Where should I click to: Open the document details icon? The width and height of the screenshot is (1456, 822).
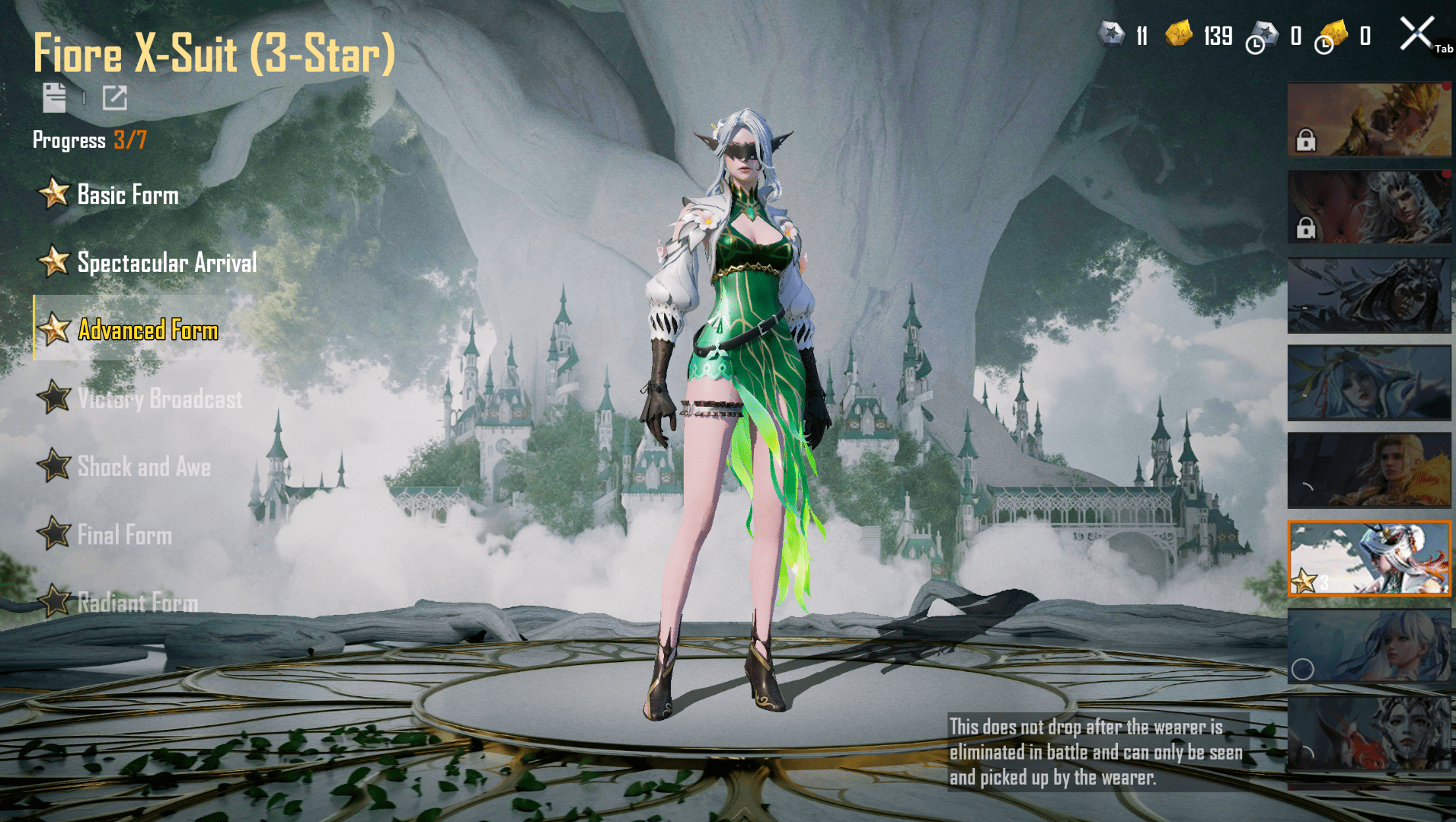pos(54,98)
